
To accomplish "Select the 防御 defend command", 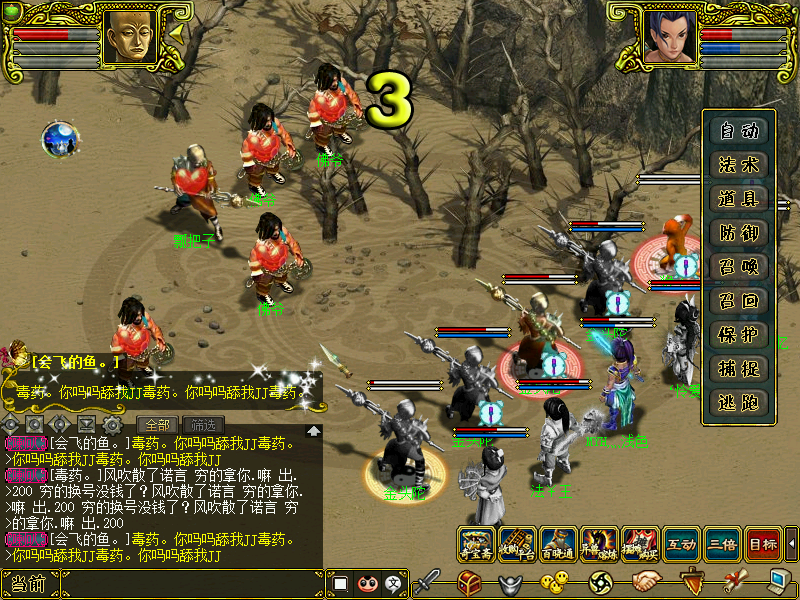I will (x=739, y=232).
